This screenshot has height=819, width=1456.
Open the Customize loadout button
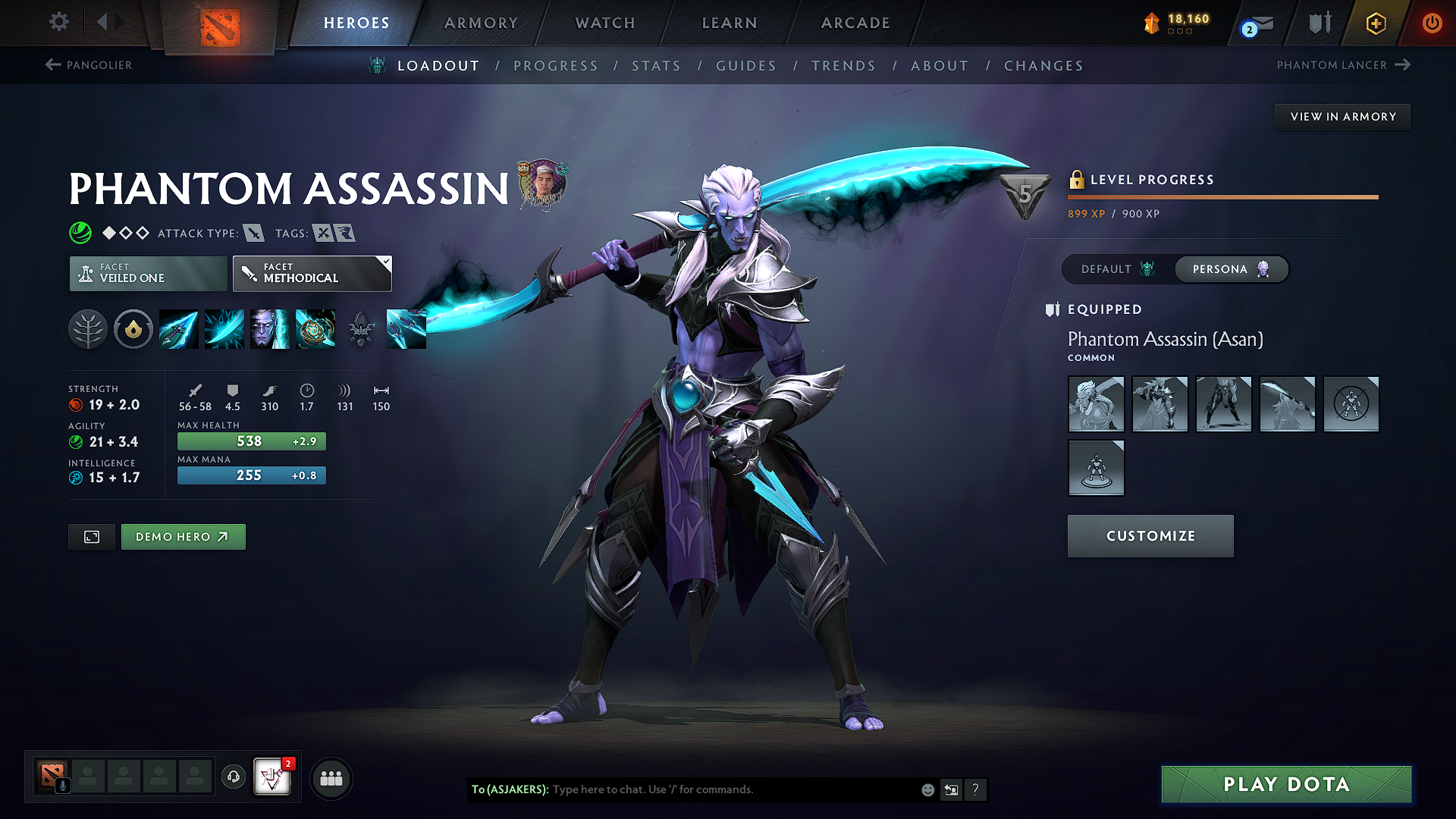[1150, 536]
